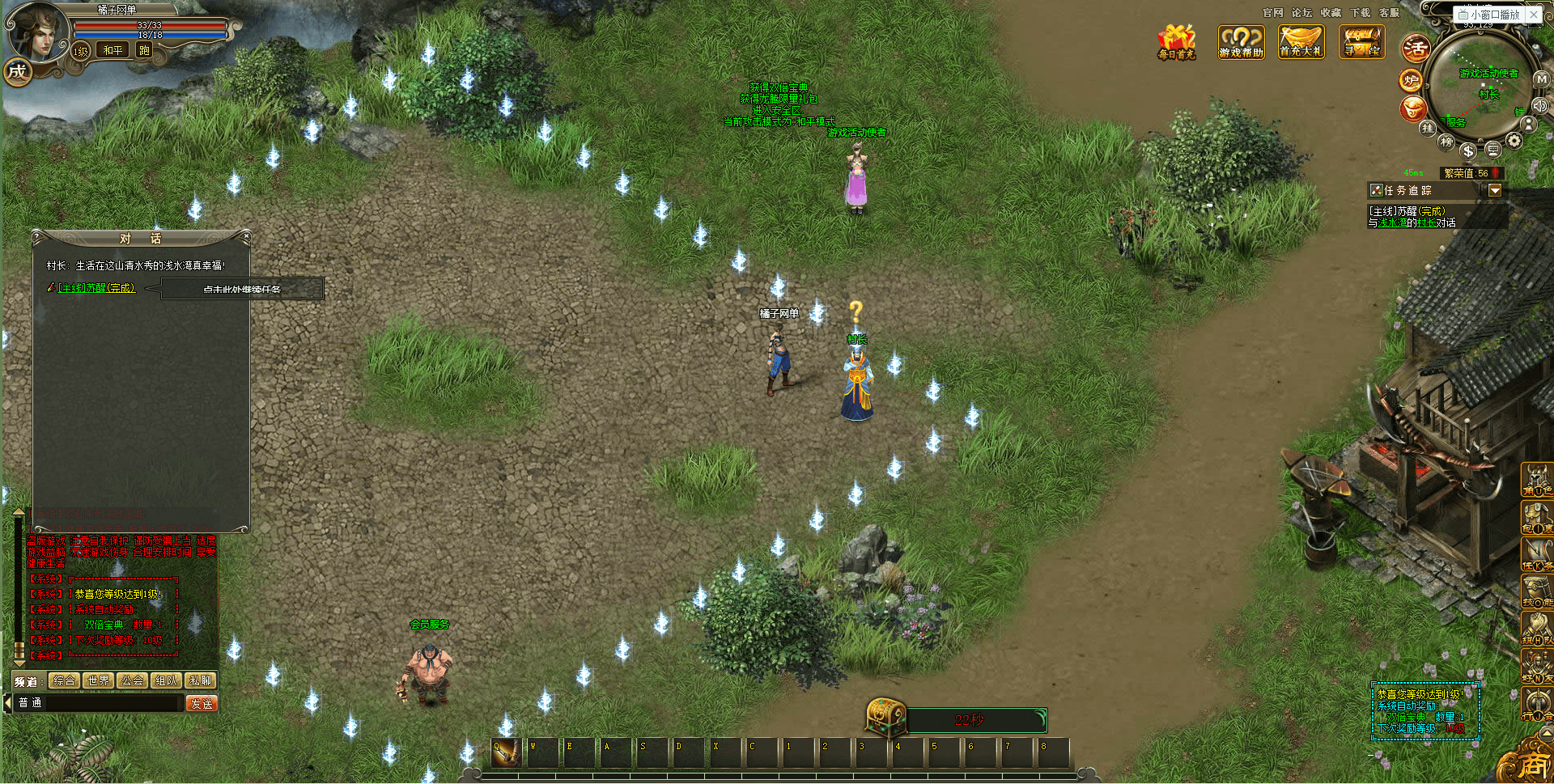Viewport: 1554px width, 784px height.
Task: Open the 角色 character panel icon
Action: (1536, 479)
